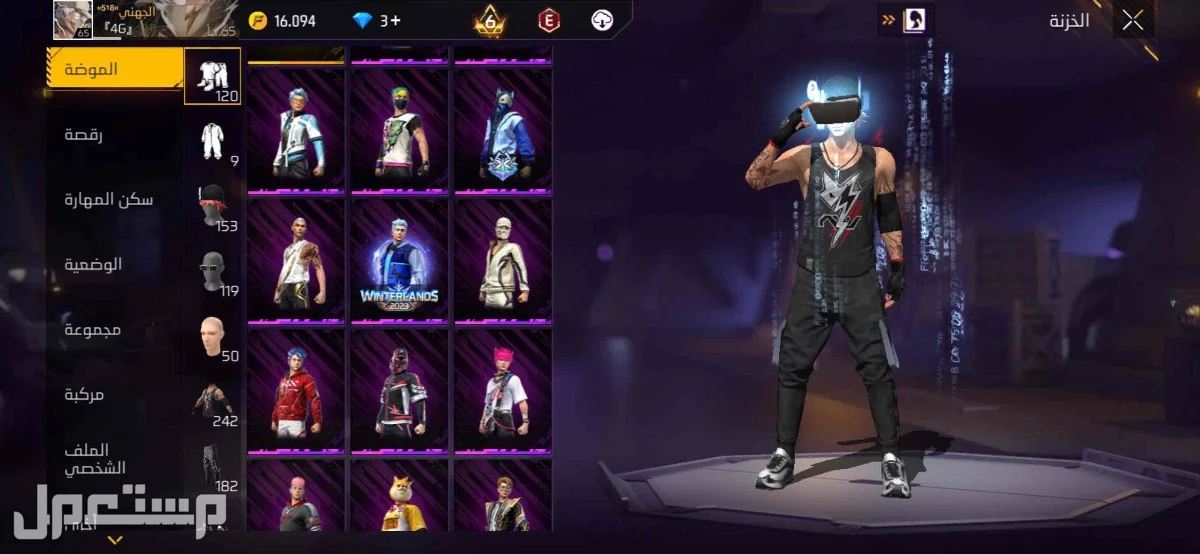1200x554 pixels.
Task: Pick the pink-haired white shirt outfit
Action: 502,391
